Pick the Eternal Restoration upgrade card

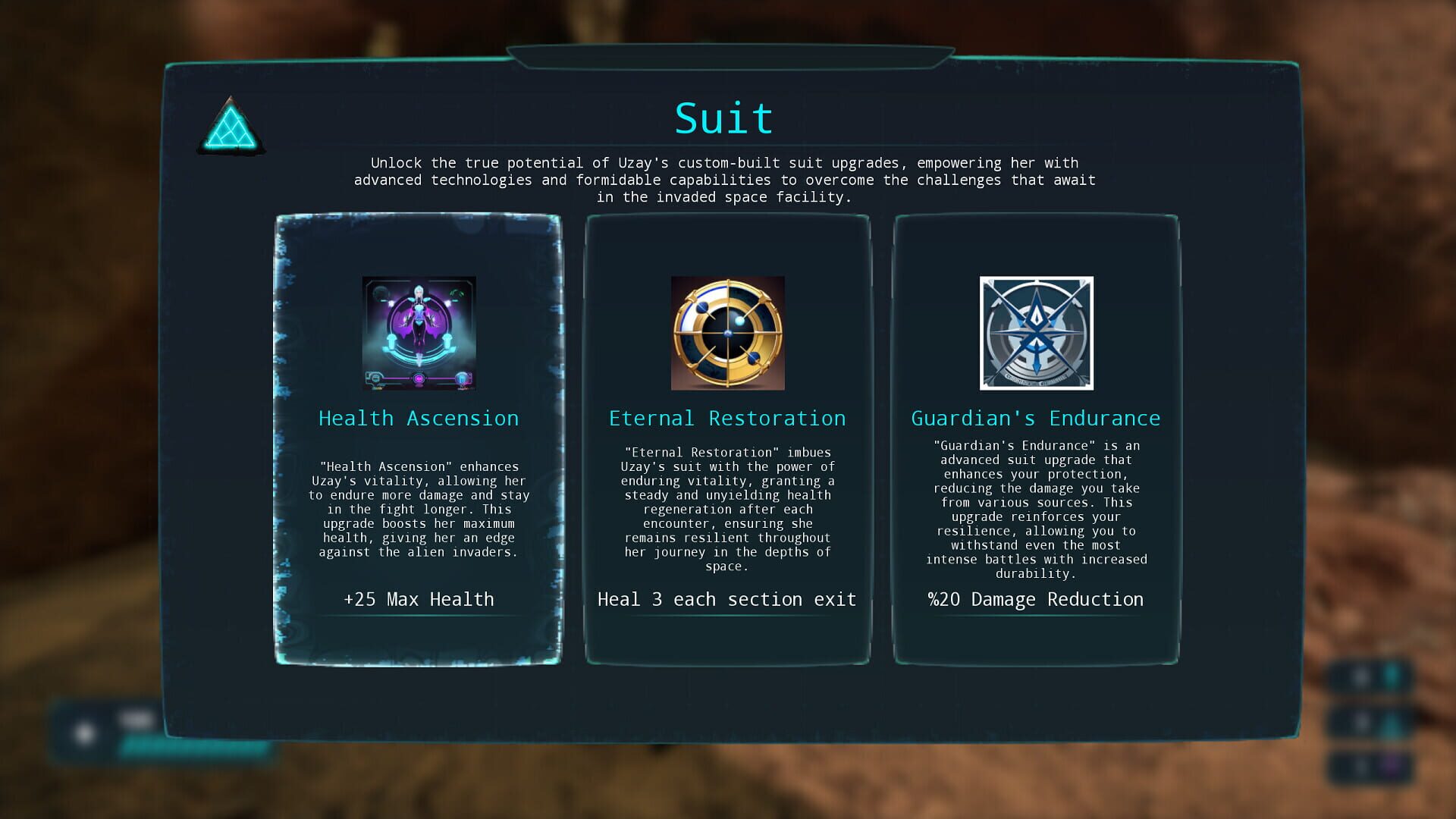point(726,440)
